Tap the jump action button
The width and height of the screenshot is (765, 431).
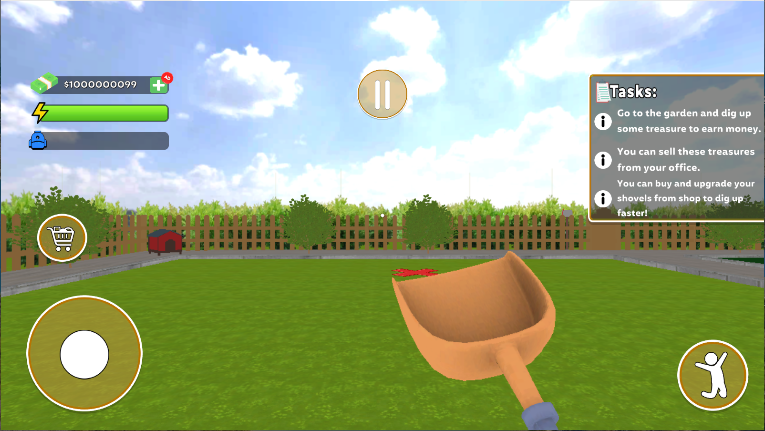coord(712,374)
